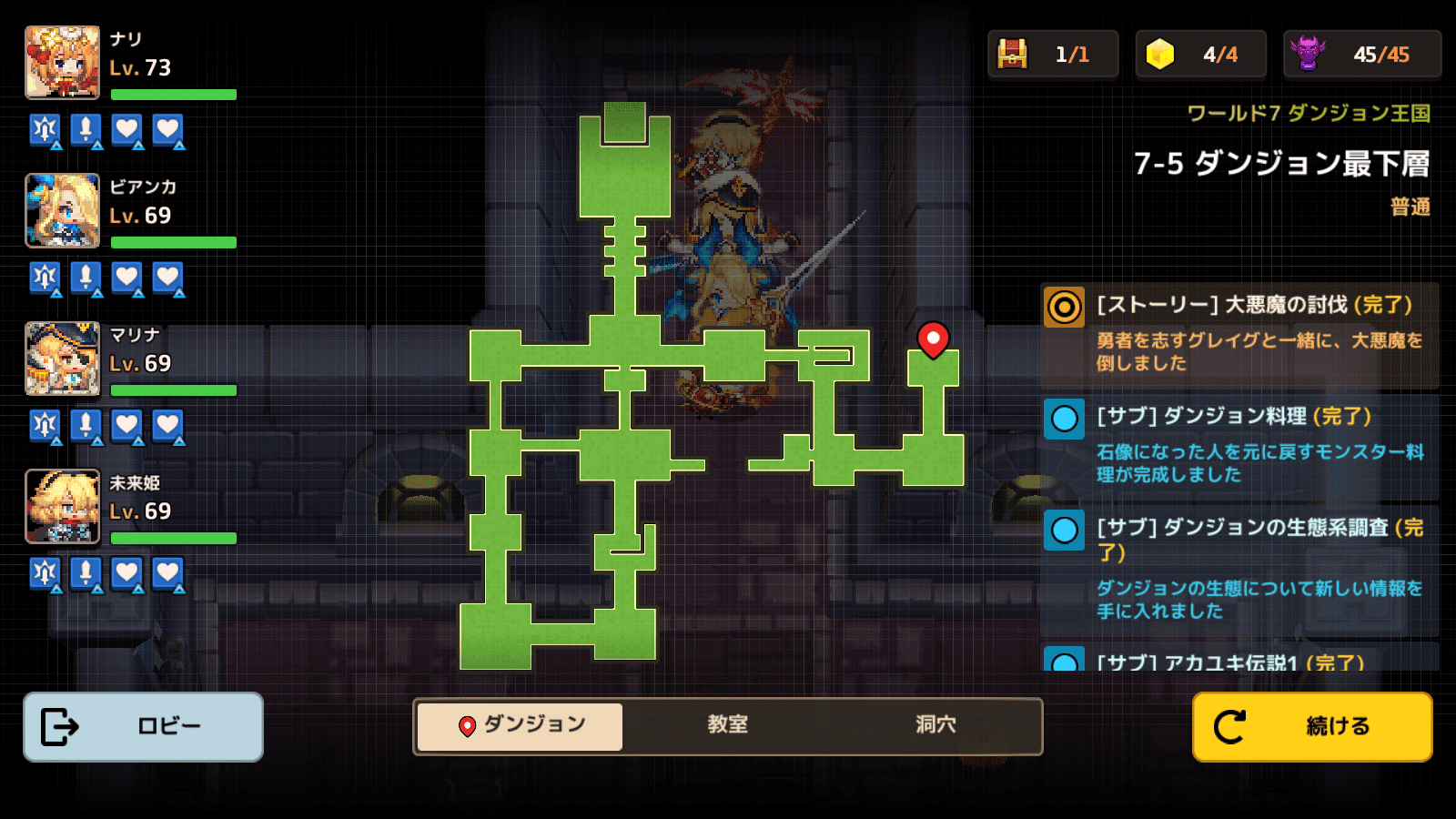View the ダンジョンの生態系調査 sub quest

click(x=1239, y=568)
